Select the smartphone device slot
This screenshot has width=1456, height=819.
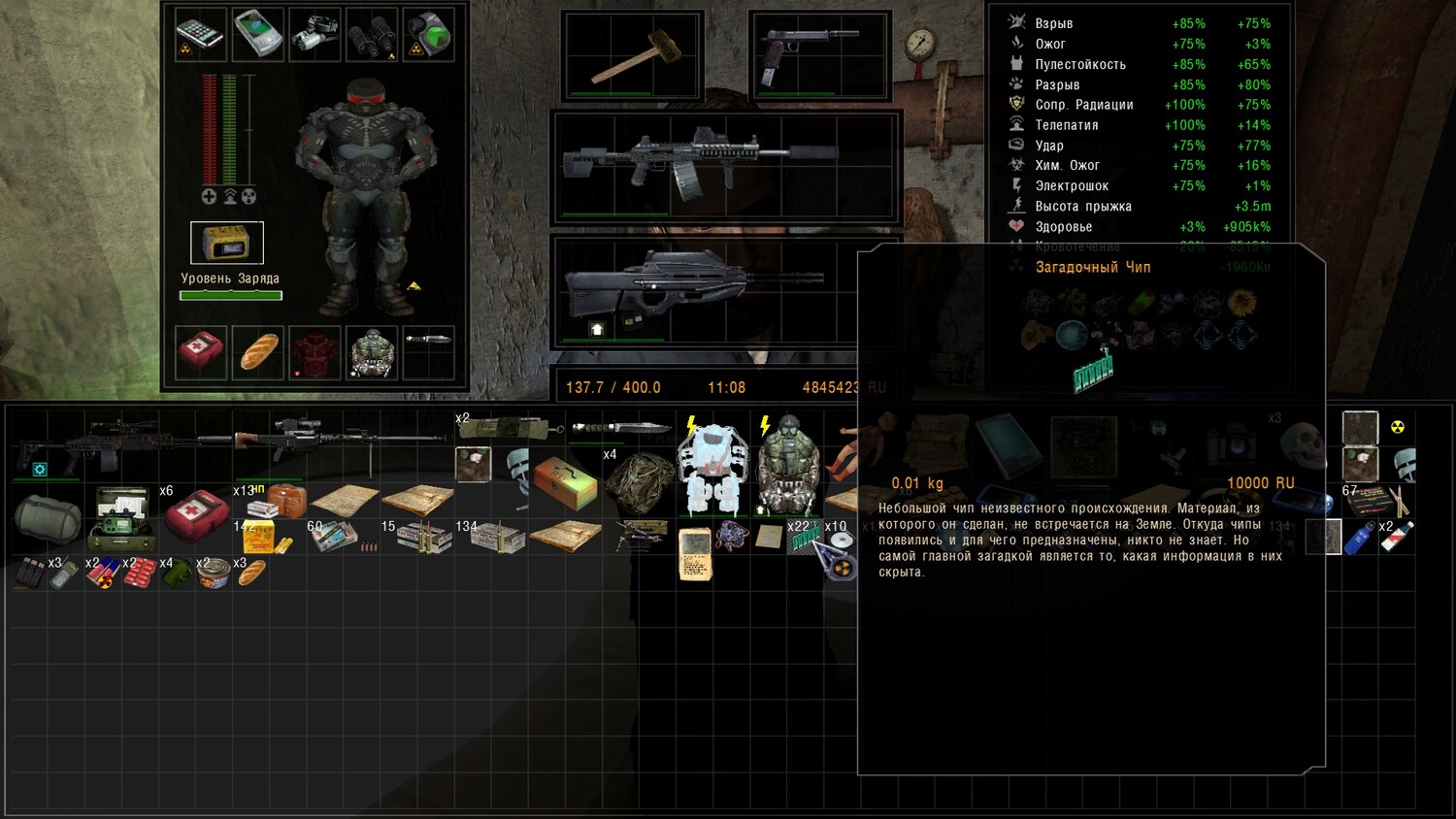(x=201, y=34)
